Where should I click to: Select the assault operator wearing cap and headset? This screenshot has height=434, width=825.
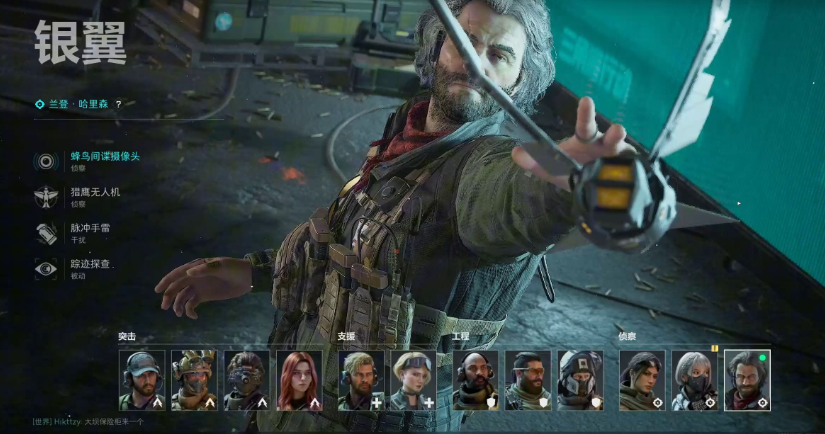[x=142, y=380]
